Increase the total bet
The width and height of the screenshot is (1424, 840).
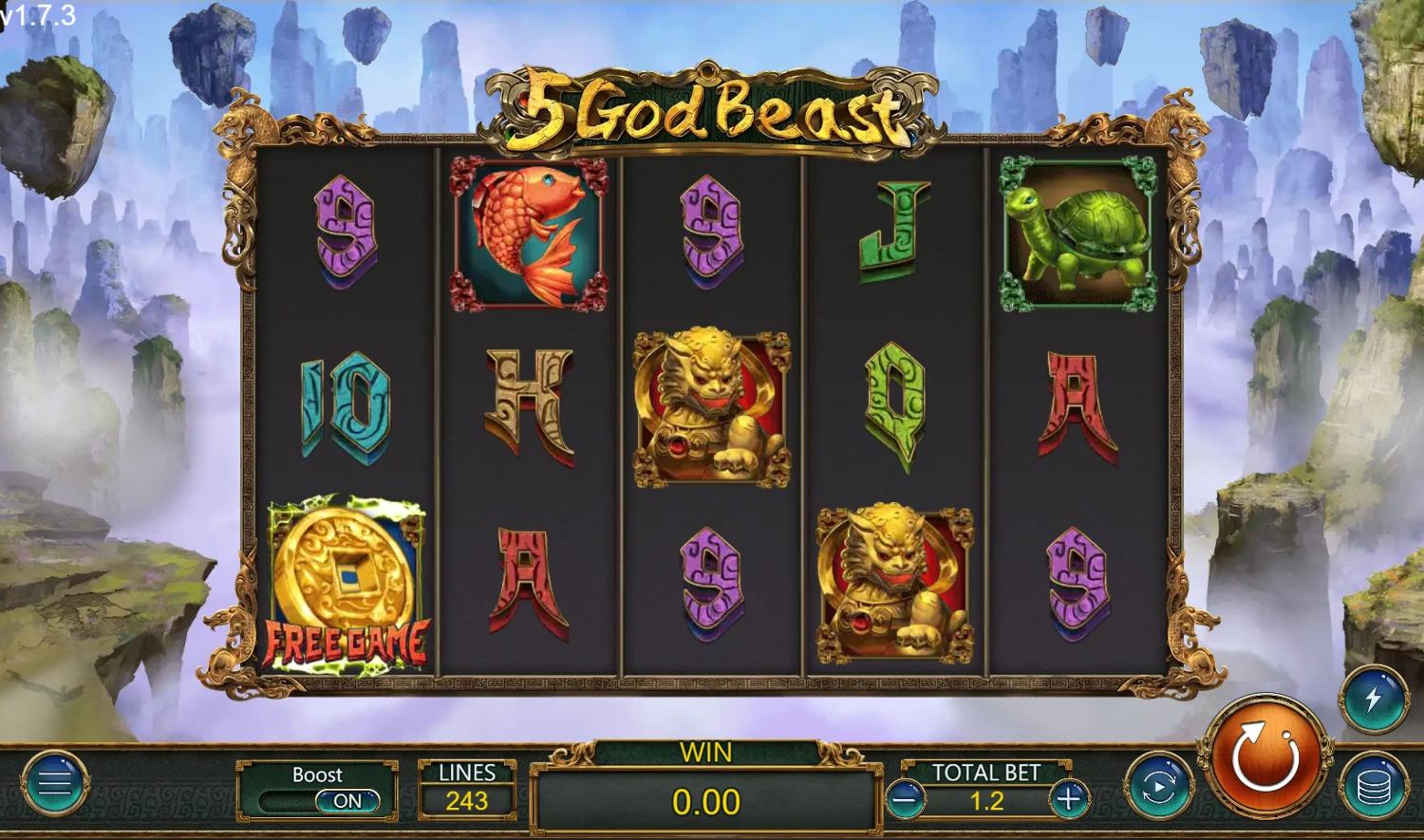(1069, 800)
